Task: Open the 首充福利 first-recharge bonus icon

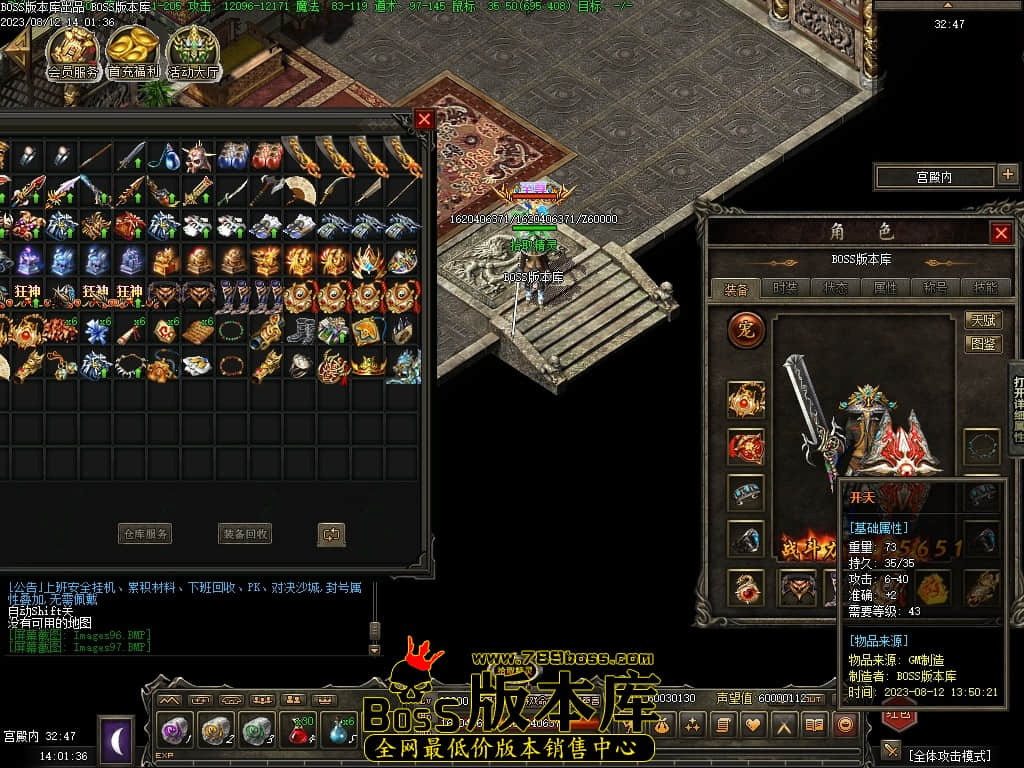Action: coord(133,51)
